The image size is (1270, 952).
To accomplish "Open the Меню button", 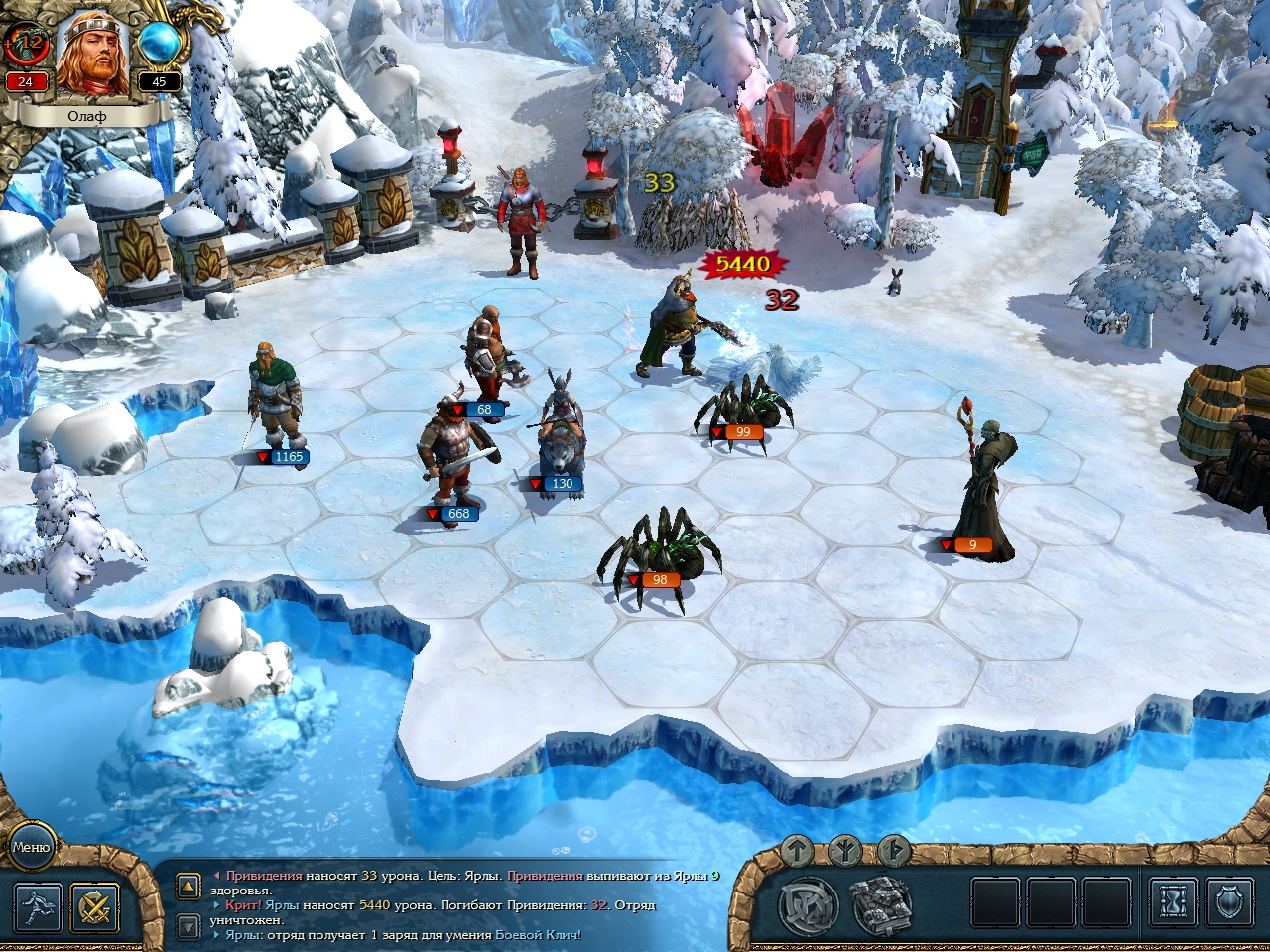I will [x=30, y=847].
